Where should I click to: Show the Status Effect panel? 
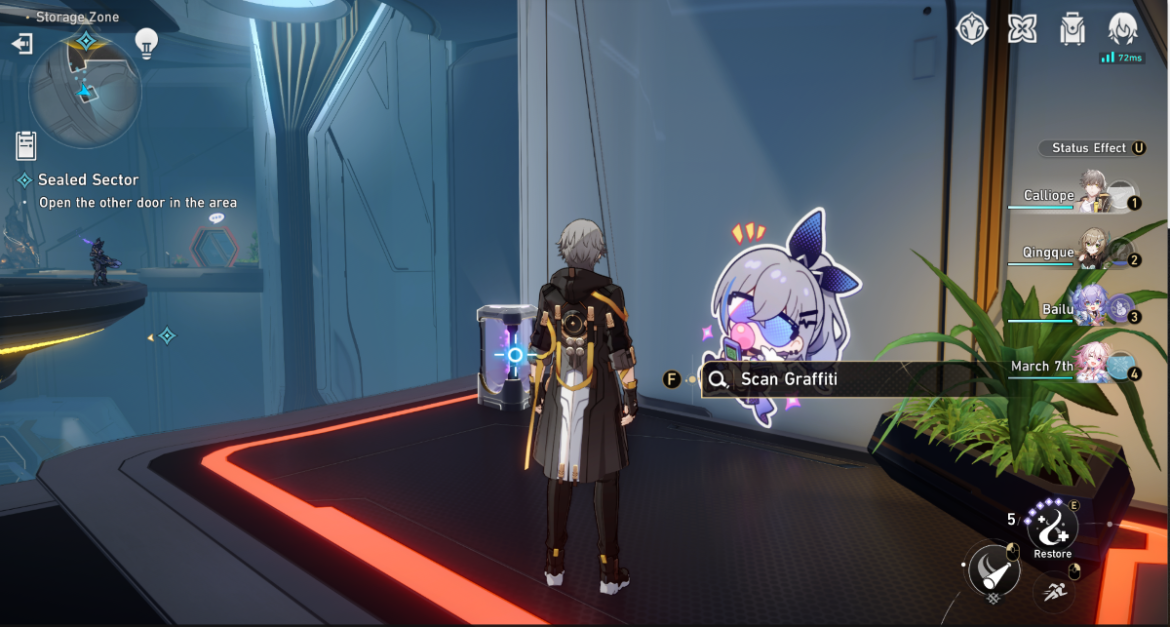[x=1092, y=148]
